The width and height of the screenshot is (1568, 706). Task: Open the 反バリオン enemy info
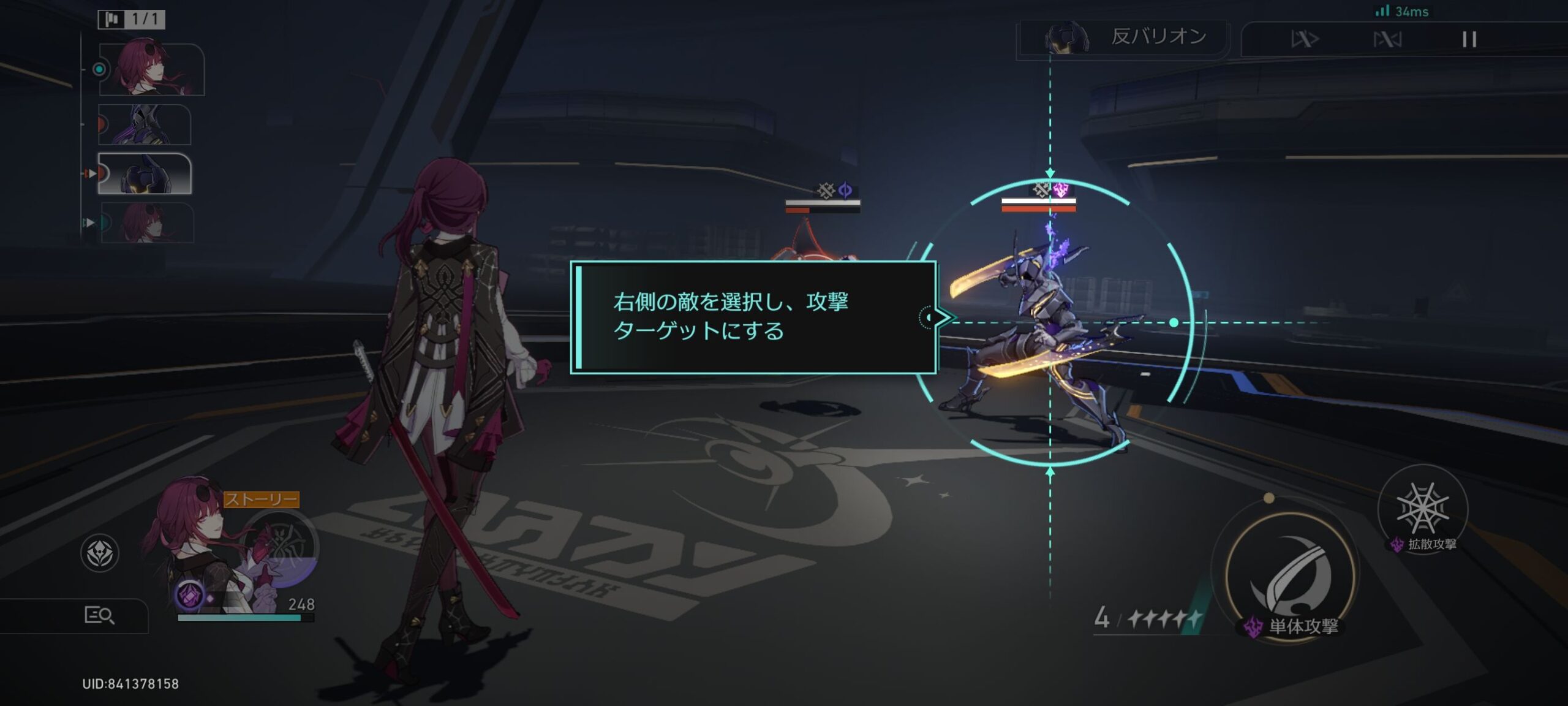click(1124, 38)
